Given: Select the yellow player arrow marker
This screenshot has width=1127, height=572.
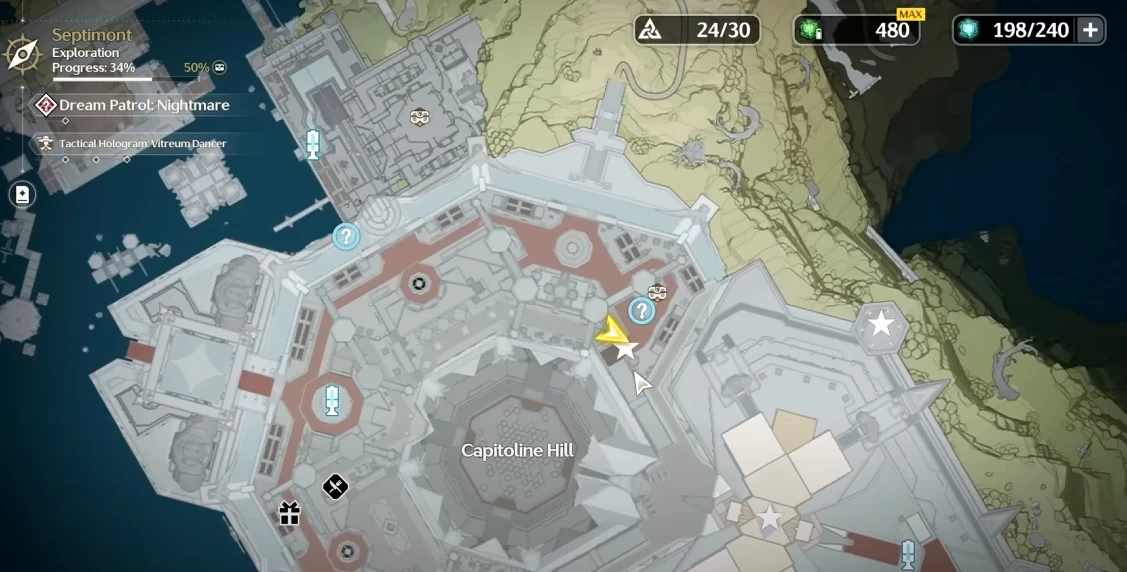Looking at the screenshot, I should pyautogui.click(x=611, y=333).
